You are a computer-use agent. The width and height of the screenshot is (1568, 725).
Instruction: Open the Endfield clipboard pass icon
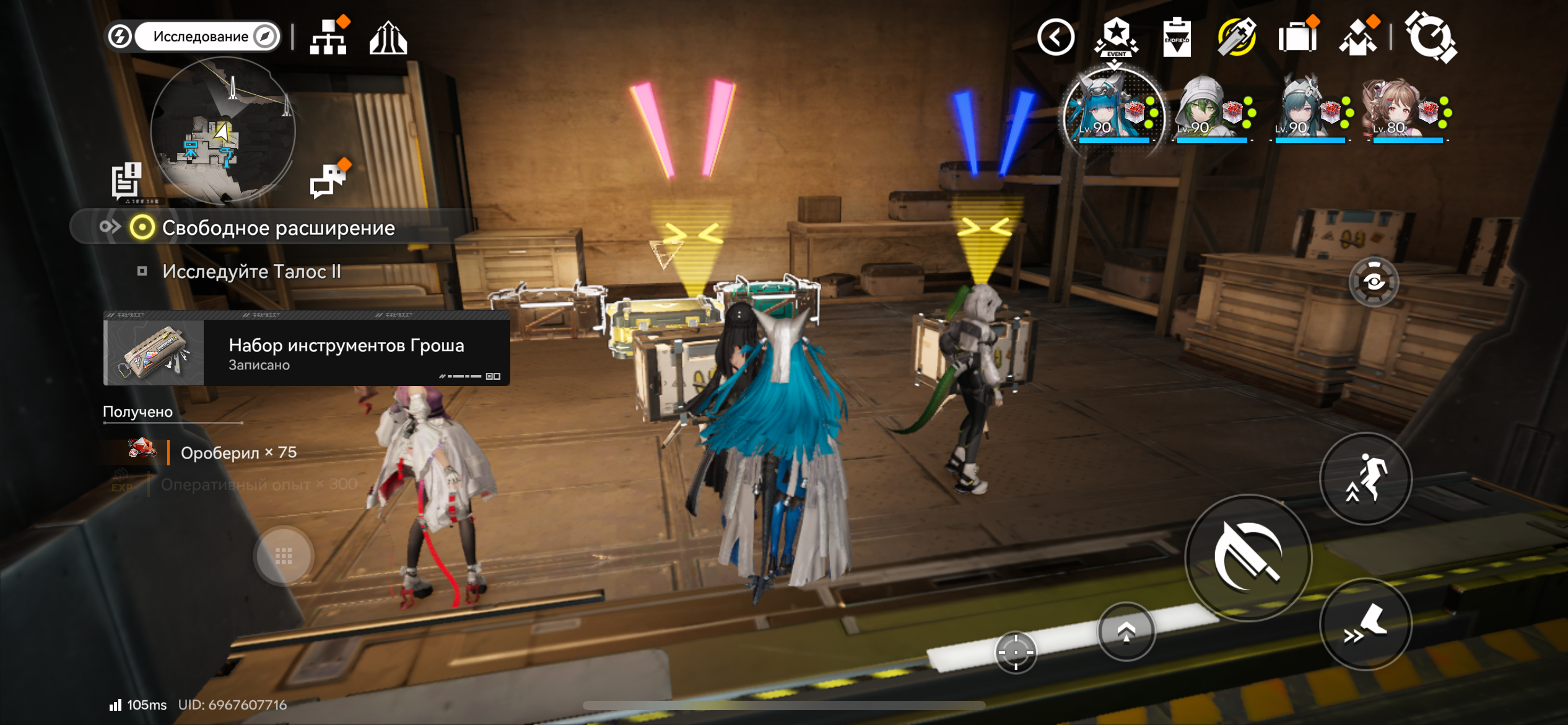1177,38
